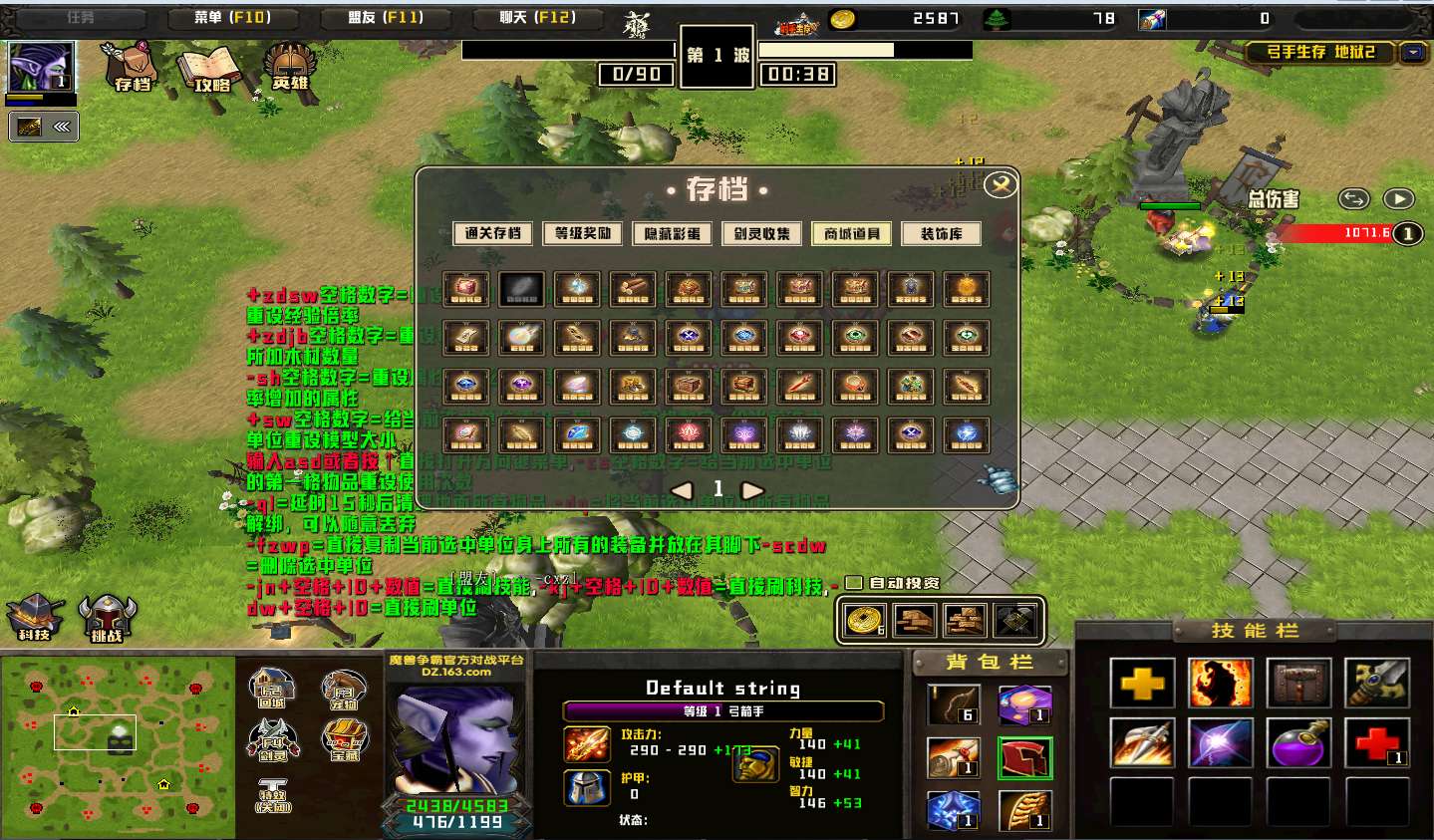This screenshot has height=840, width=1434.
Task: Open the 科技 tech button
Action: (x=35, y=617)
